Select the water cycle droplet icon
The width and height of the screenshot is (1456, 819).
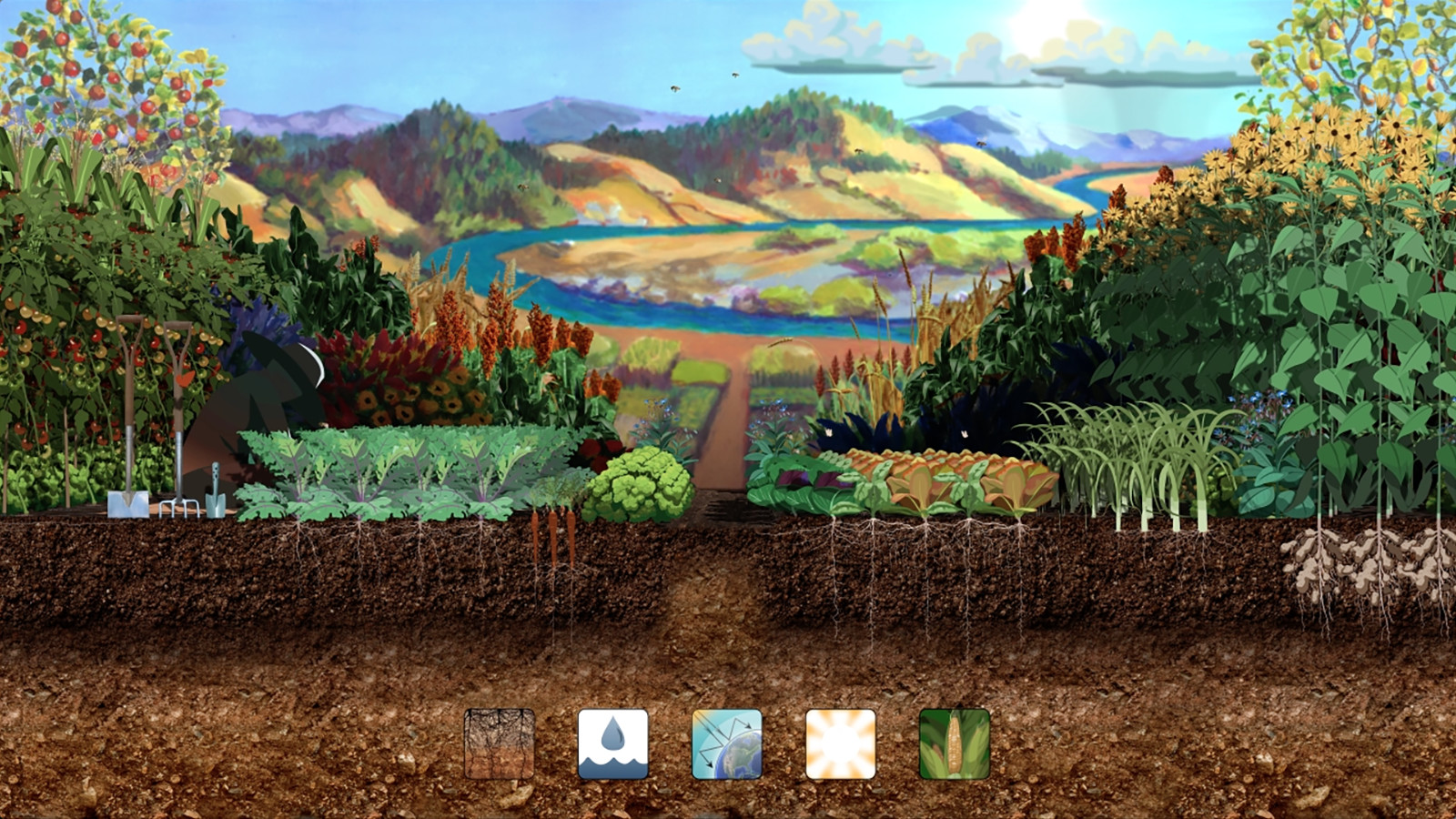614,743
